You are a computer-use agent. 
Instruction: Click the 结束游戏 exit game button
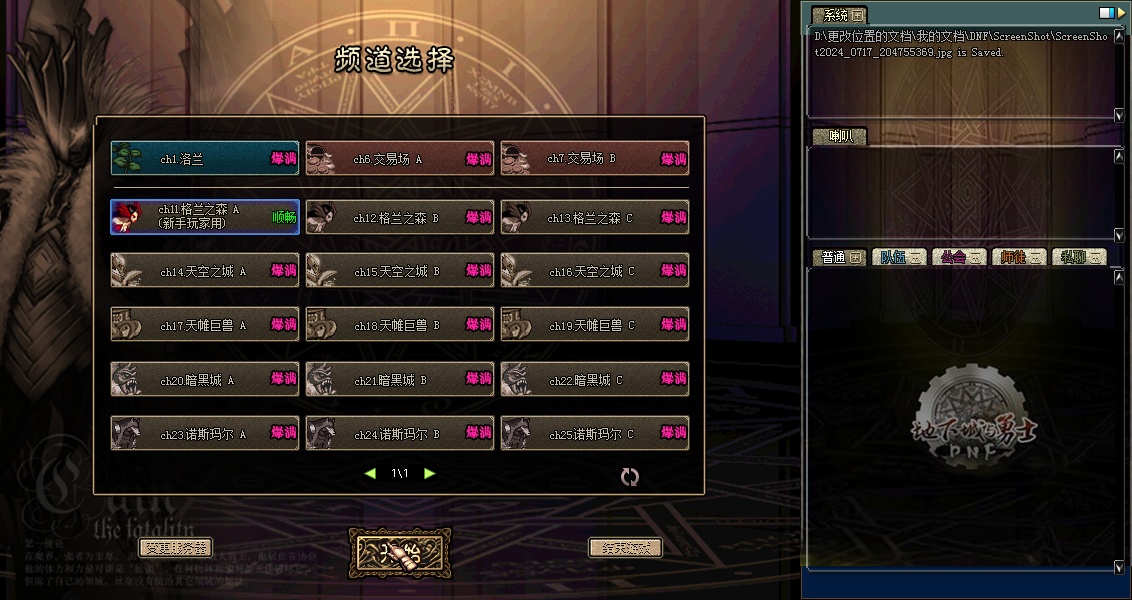point(625,548)
